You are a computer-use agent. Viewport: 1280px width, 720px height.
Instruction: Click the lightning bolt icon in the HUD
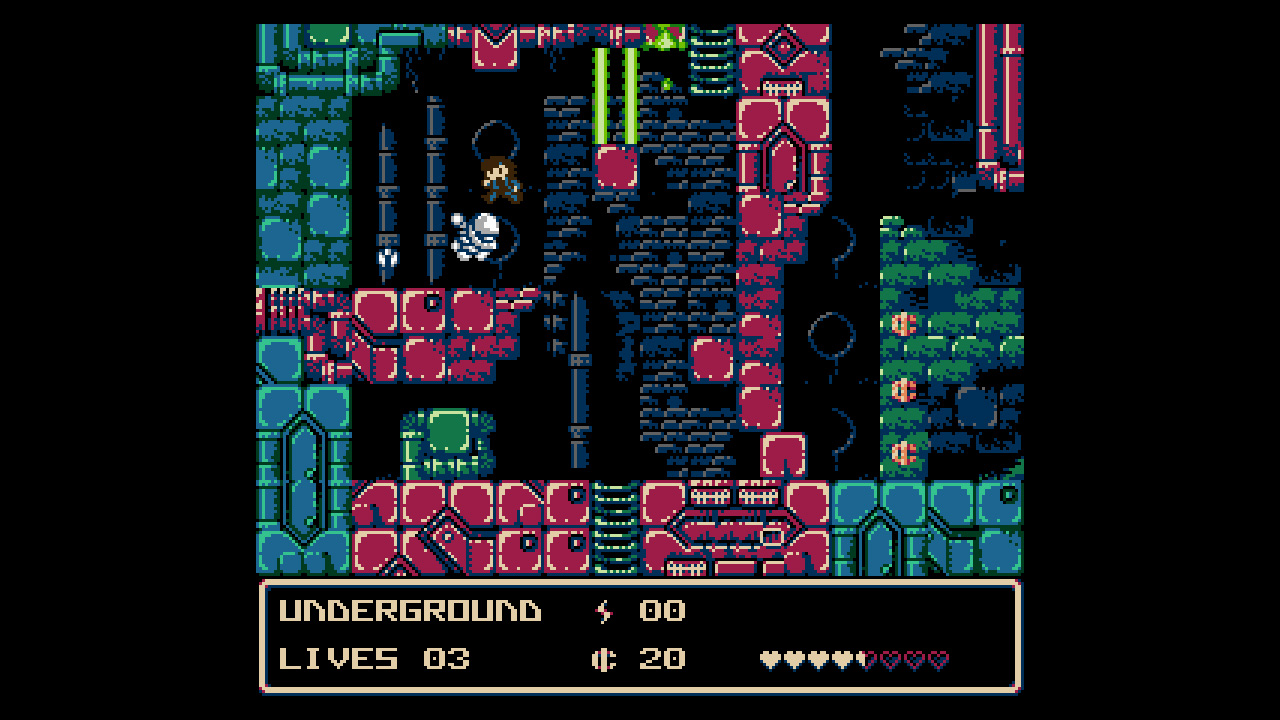pos(602,609)
